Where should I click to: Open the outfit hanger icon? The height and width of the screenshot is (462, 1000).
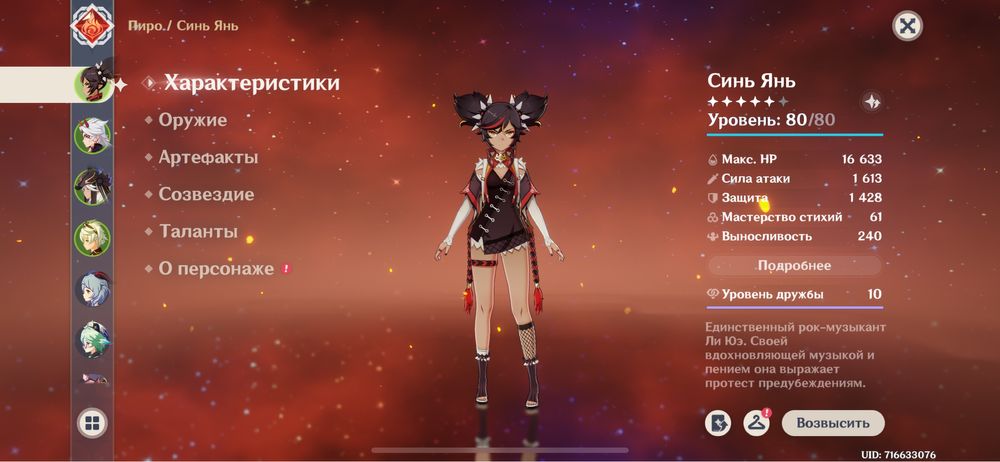click(x=755, y=423)
